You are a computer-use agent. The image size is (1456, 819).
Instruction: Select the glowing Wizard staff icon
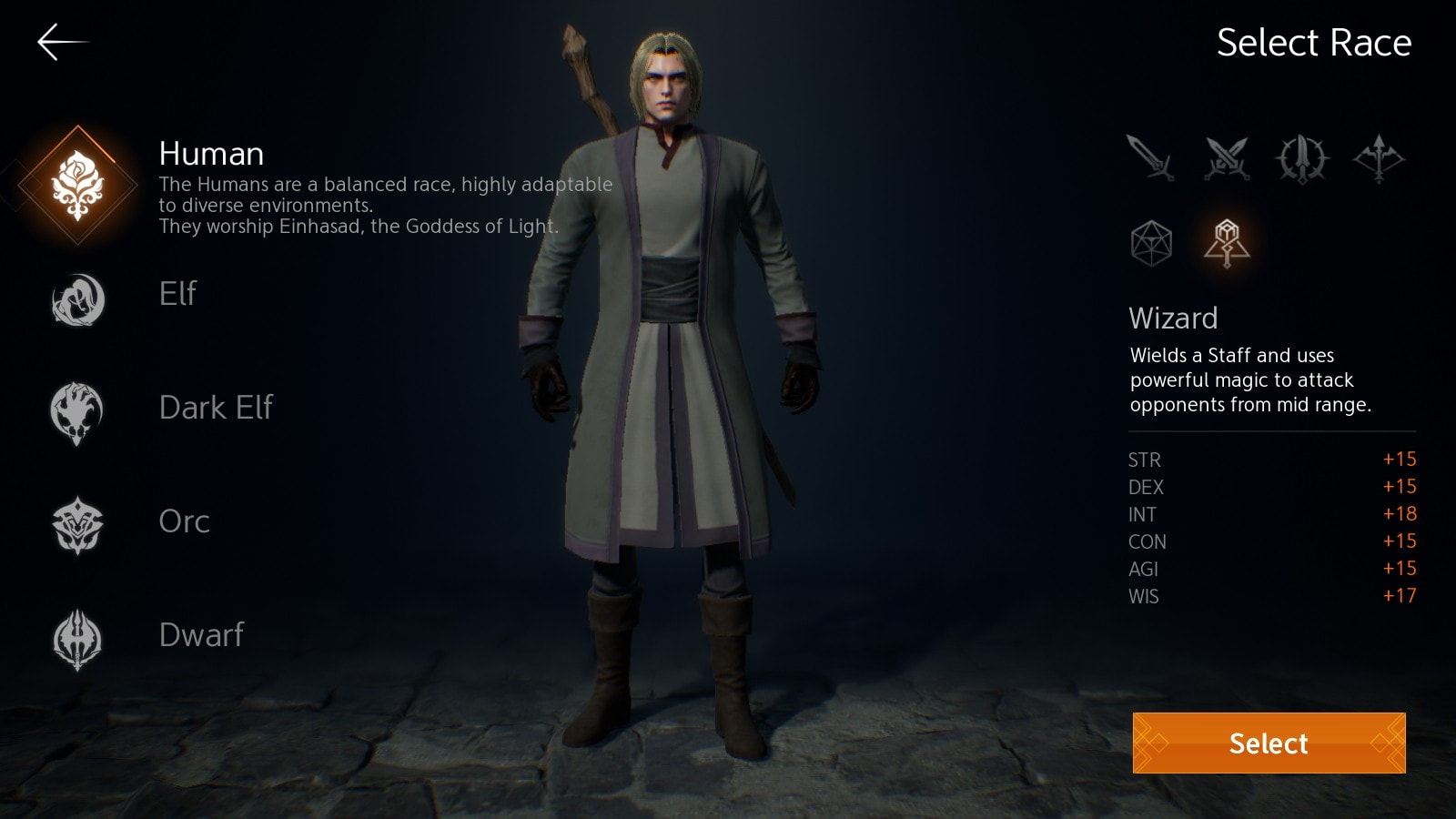pos(1226,239)
